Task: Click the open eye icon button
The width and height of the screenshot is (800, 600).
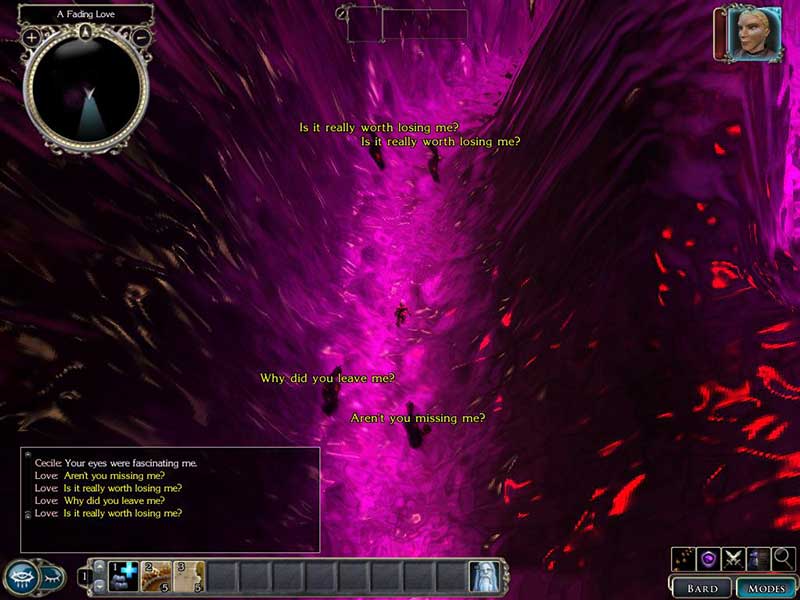Action: [x=23, y=576]
